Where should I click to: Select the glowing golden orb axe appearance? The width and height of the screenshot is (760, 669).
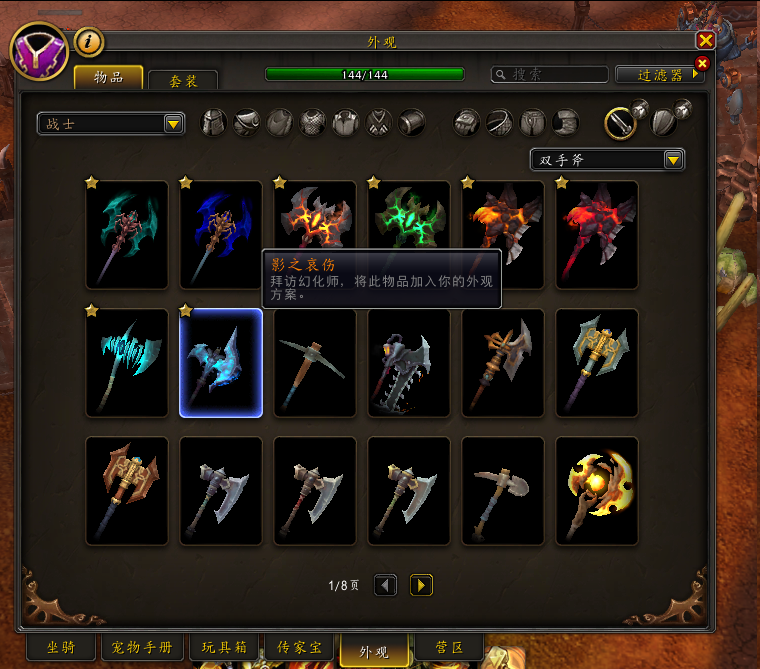tap(597, 491)
